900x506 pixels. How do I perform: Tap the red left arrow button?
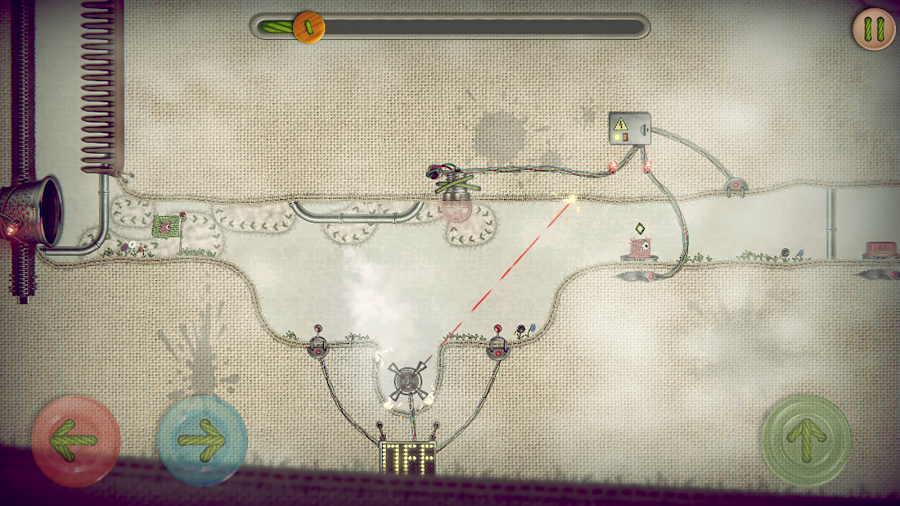(76, 440)
